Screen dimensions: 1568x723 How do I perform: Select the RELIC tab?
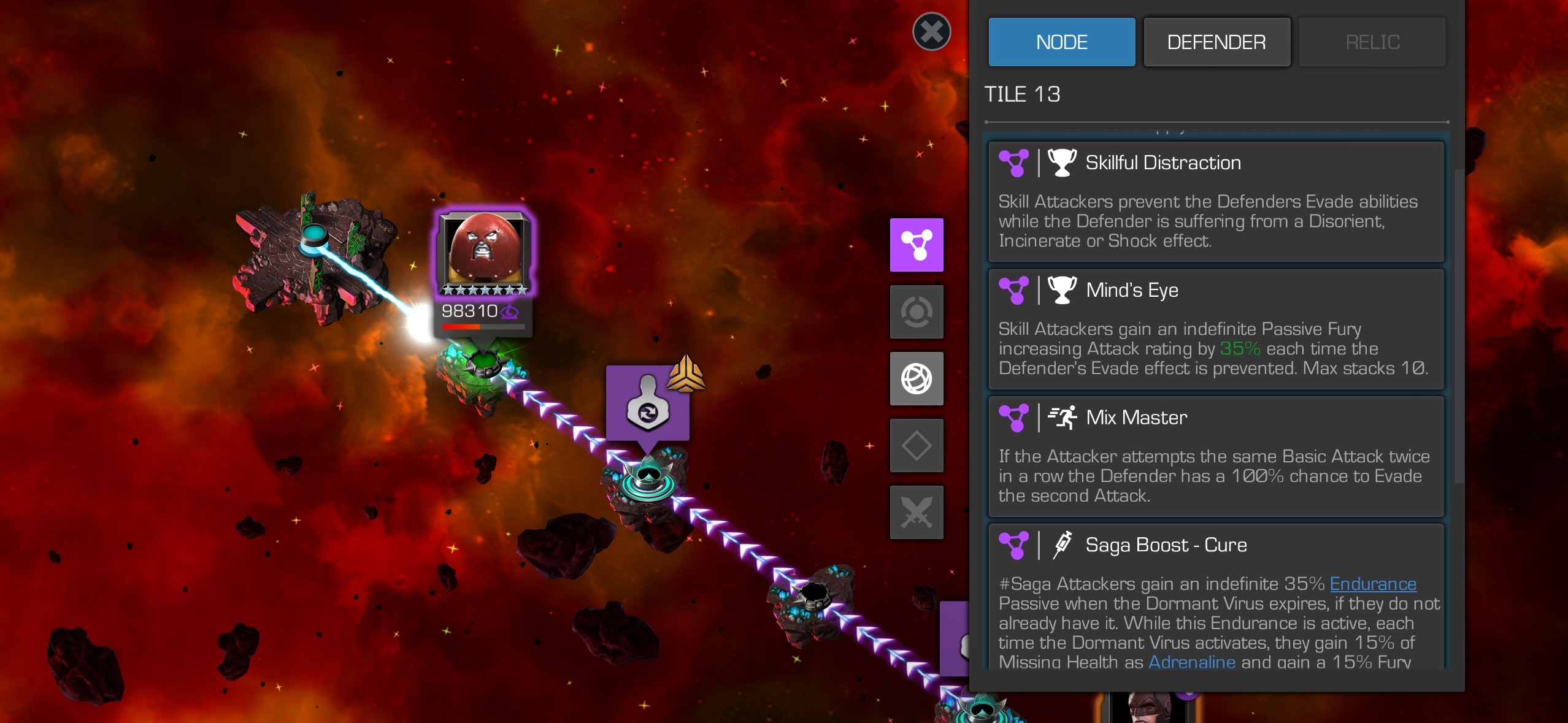pyautogui.click(x=1372, y=42)
